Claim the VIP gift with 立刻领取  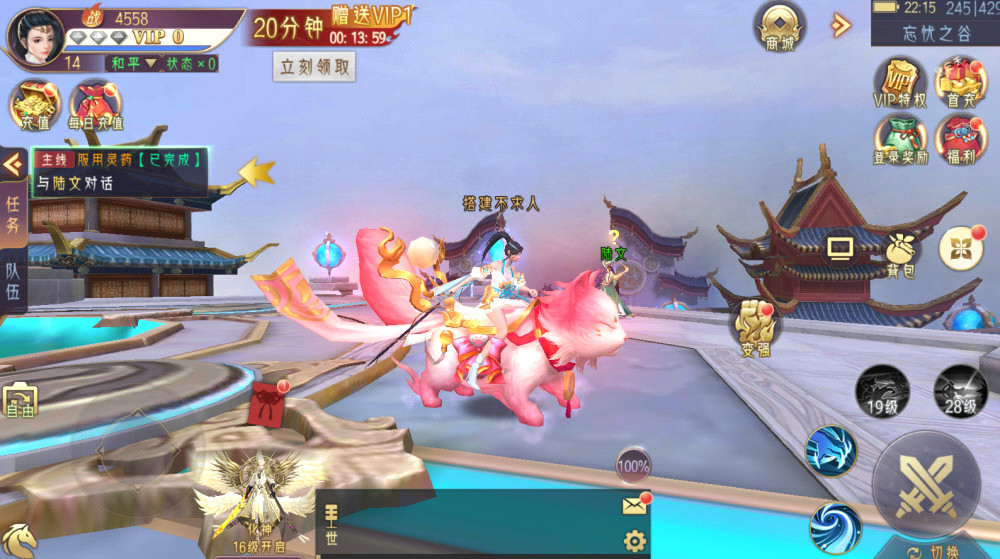click(x=314, y=67)
